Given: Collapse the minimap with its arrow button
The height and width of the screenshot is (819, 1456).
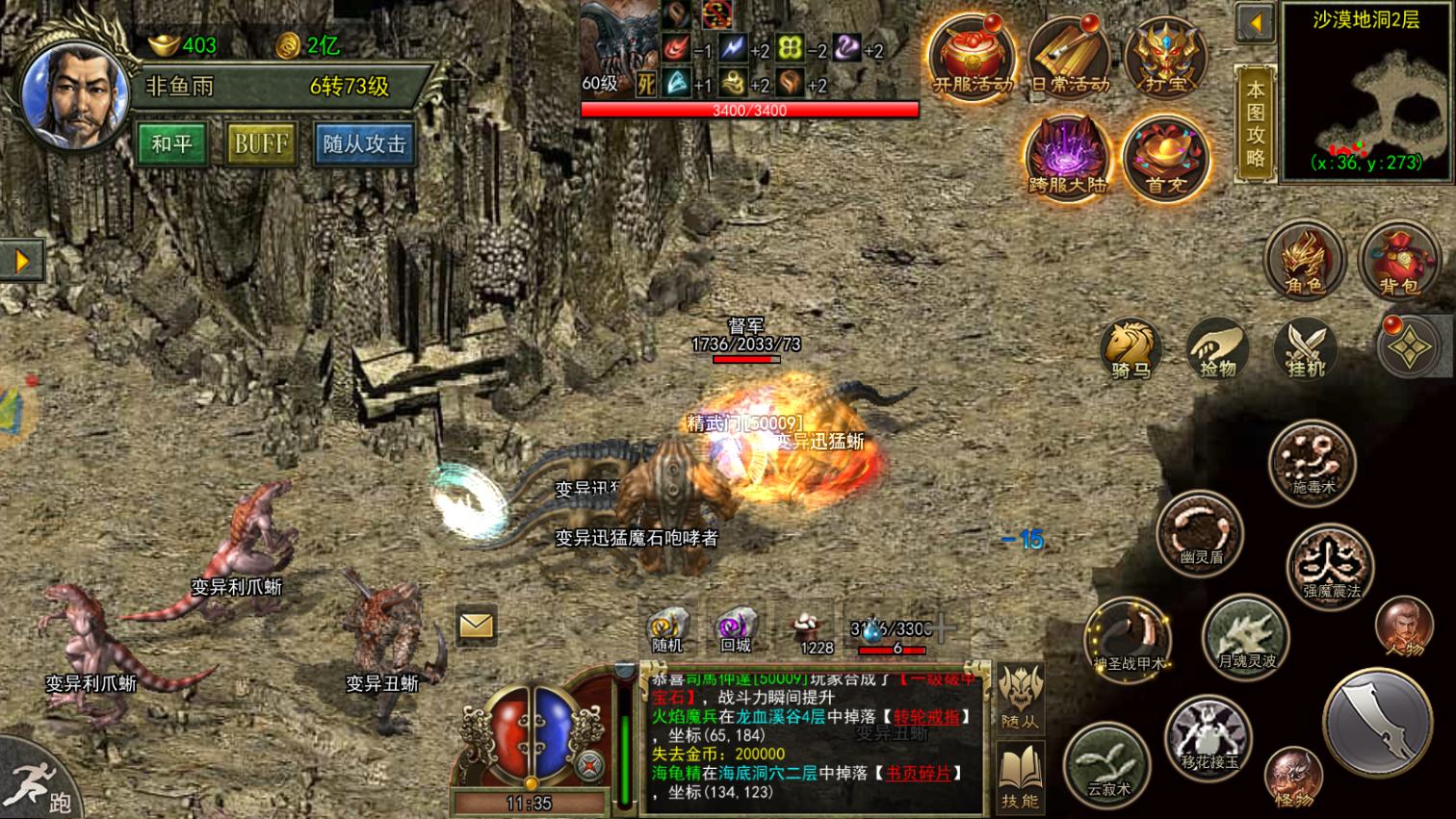Looking at the screenshot, I should point(1257,22).
